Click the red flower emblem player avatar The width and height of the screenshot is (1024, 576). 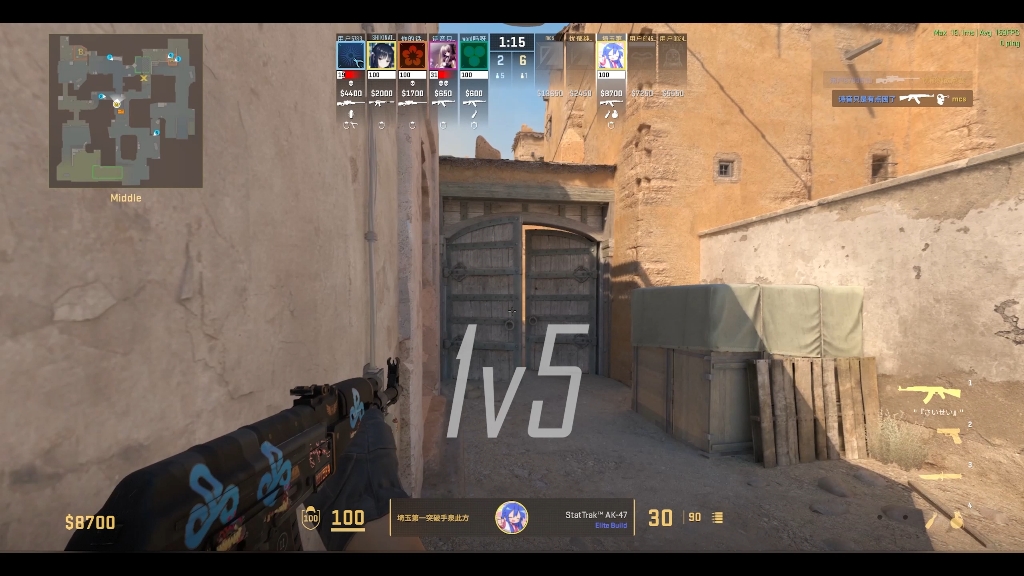point(412,56)
